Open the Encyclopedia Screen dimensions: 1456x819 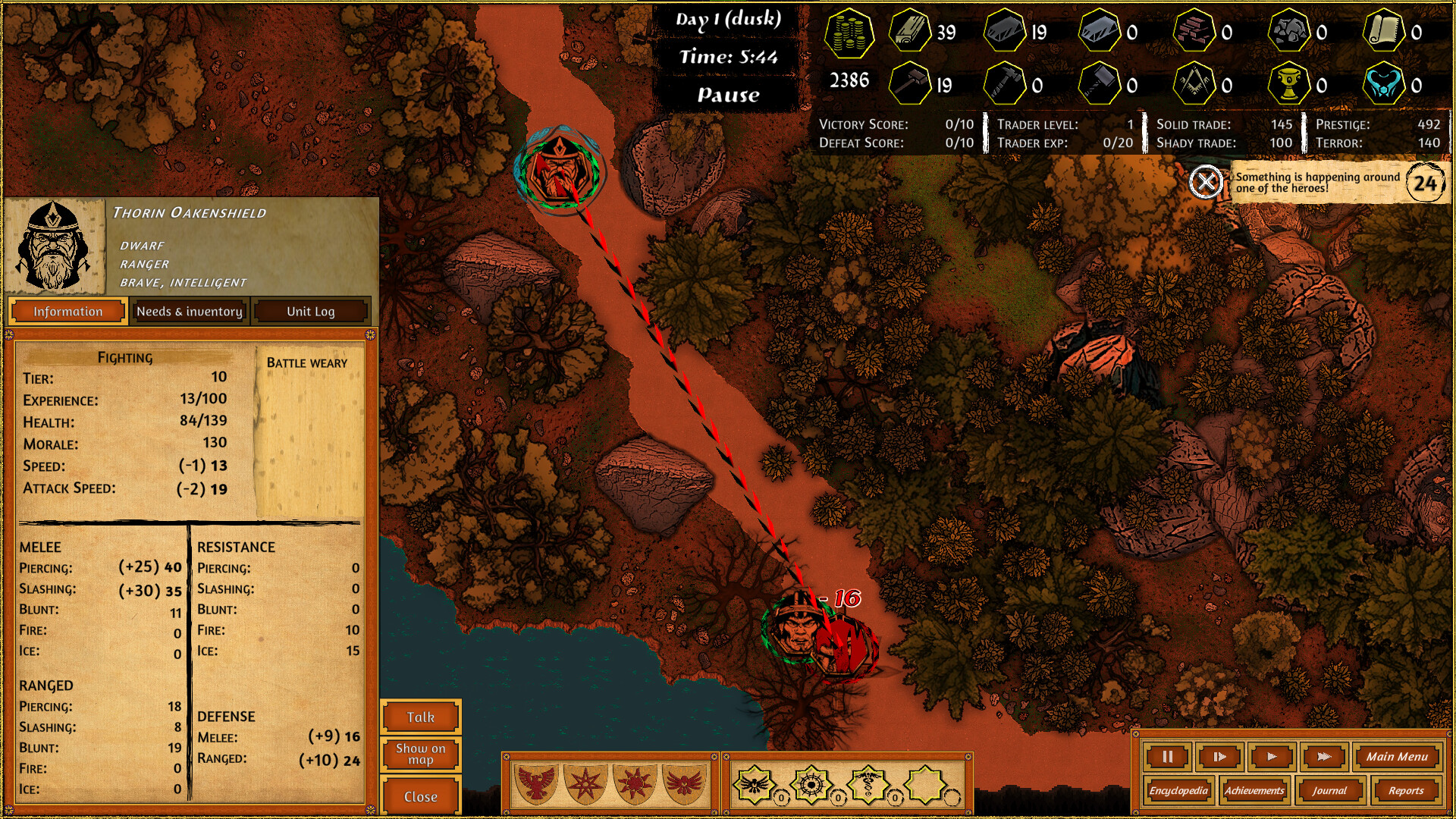[1178, 790]
